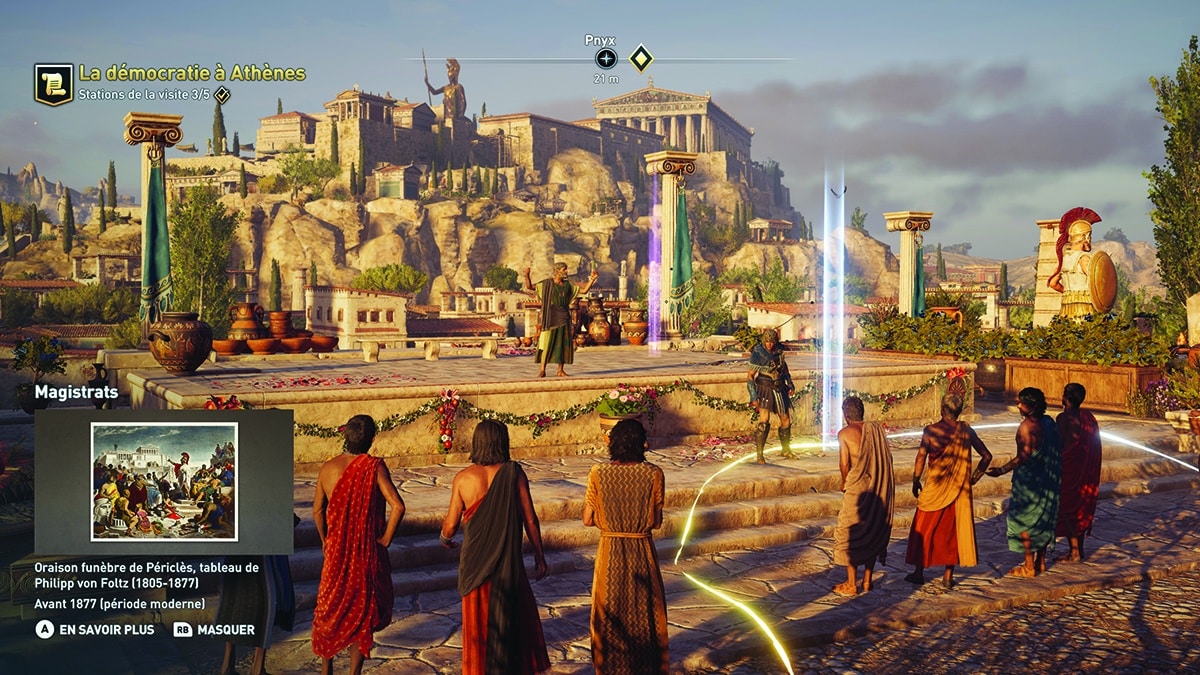View the Oraison funèbre de Périclès painting thumbnail
Screen dimensions: 1200x675
164,481
